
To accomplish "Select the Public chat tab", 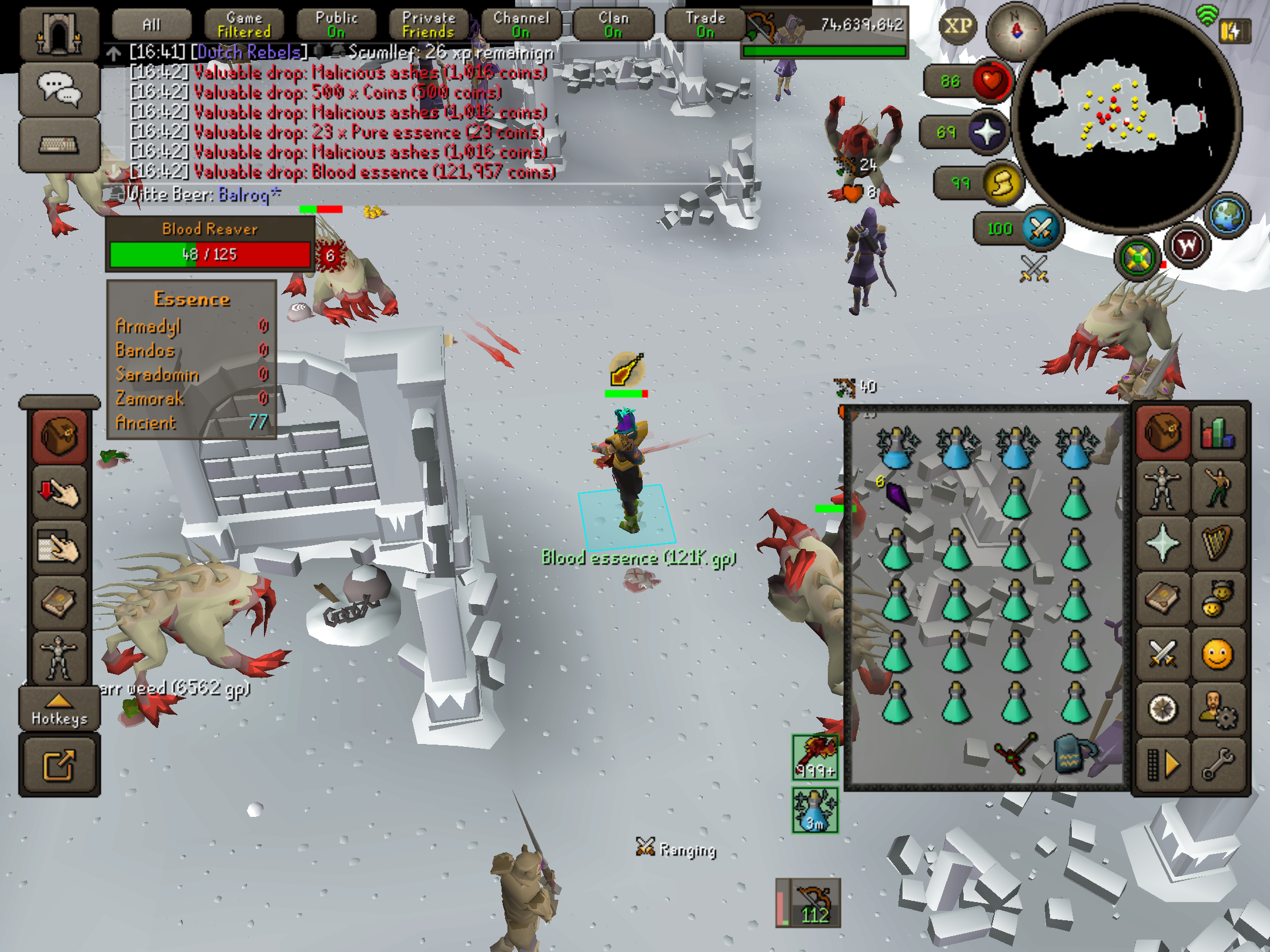I will (336, 25).
